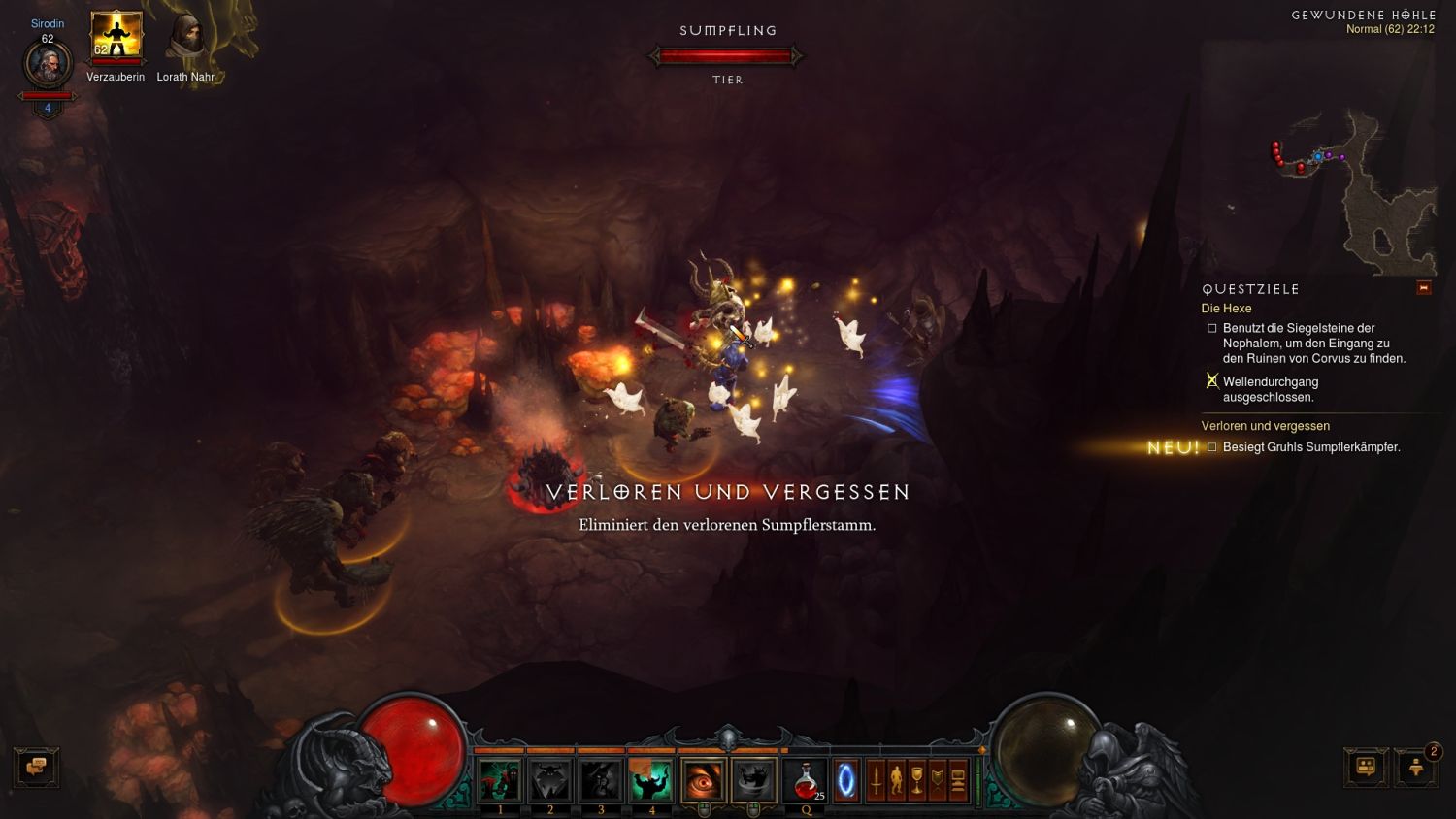1456x819 pixels.
Task: Click the notification button with badge 2
Action: pyautogui.click(x=1416, y=767)
